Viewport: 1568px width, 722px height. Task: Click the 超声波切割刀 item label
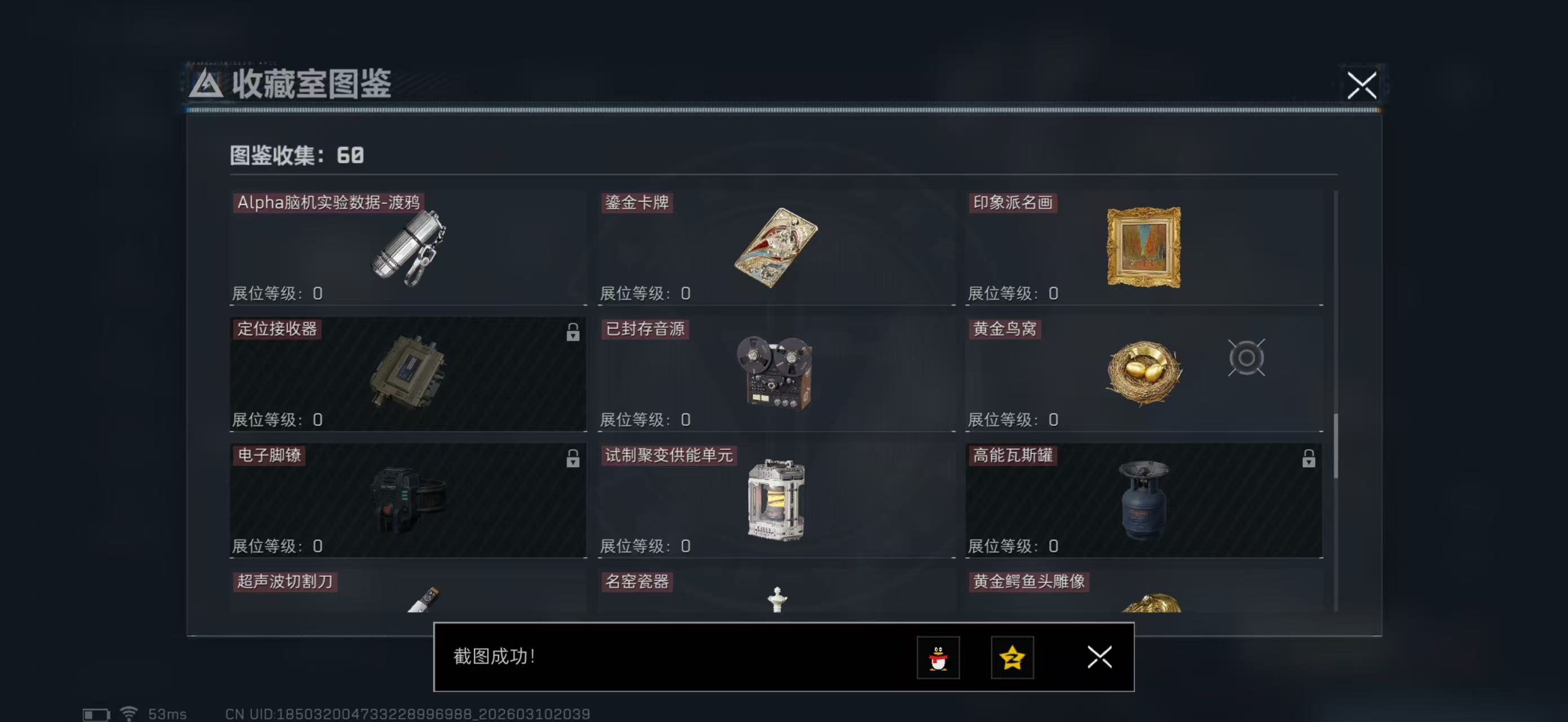(x=285, y=582)
